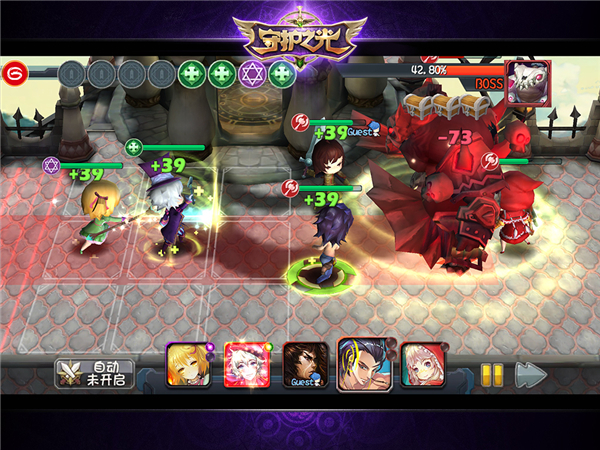Select the blonde hero portrait
This screenshot has width=600, height=450.
point(188,365)
